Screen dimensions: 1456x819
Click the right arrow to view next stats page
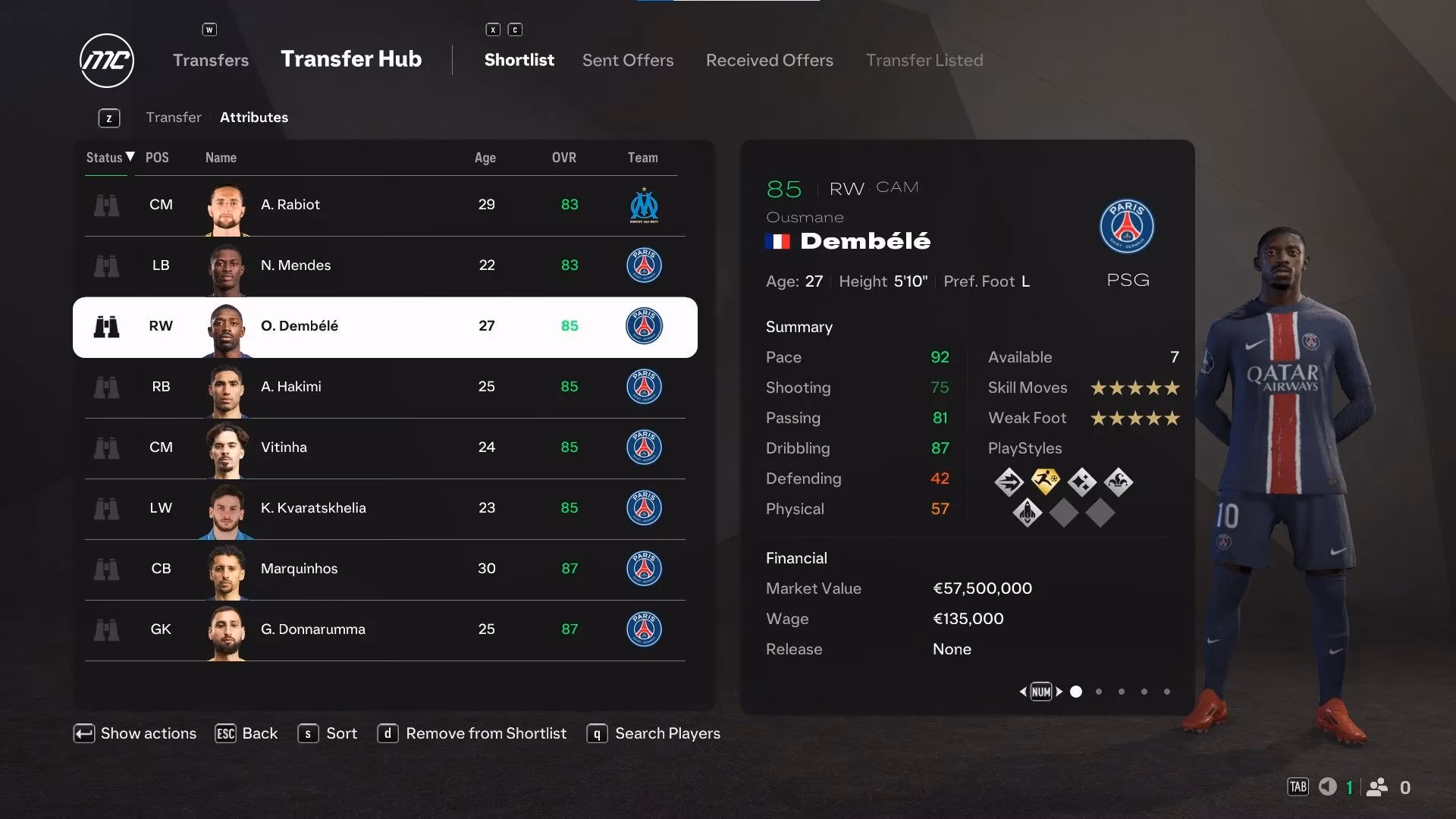pyautogui.click(x=1059, y=691)
